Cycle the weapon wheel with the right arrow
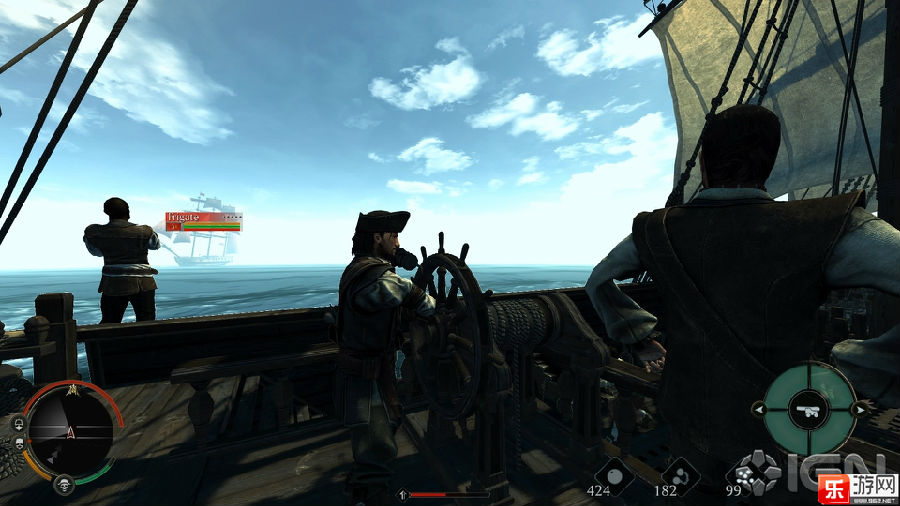 859,409
